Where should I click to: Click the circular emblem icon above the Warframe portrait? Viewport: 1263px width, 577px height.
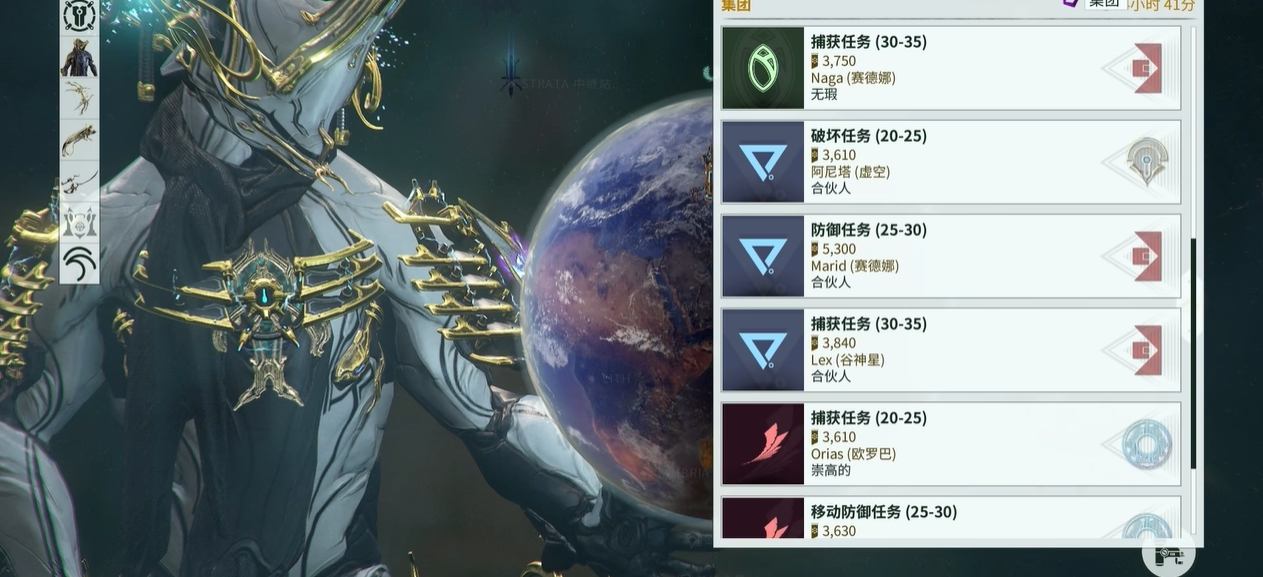(79, 16)
